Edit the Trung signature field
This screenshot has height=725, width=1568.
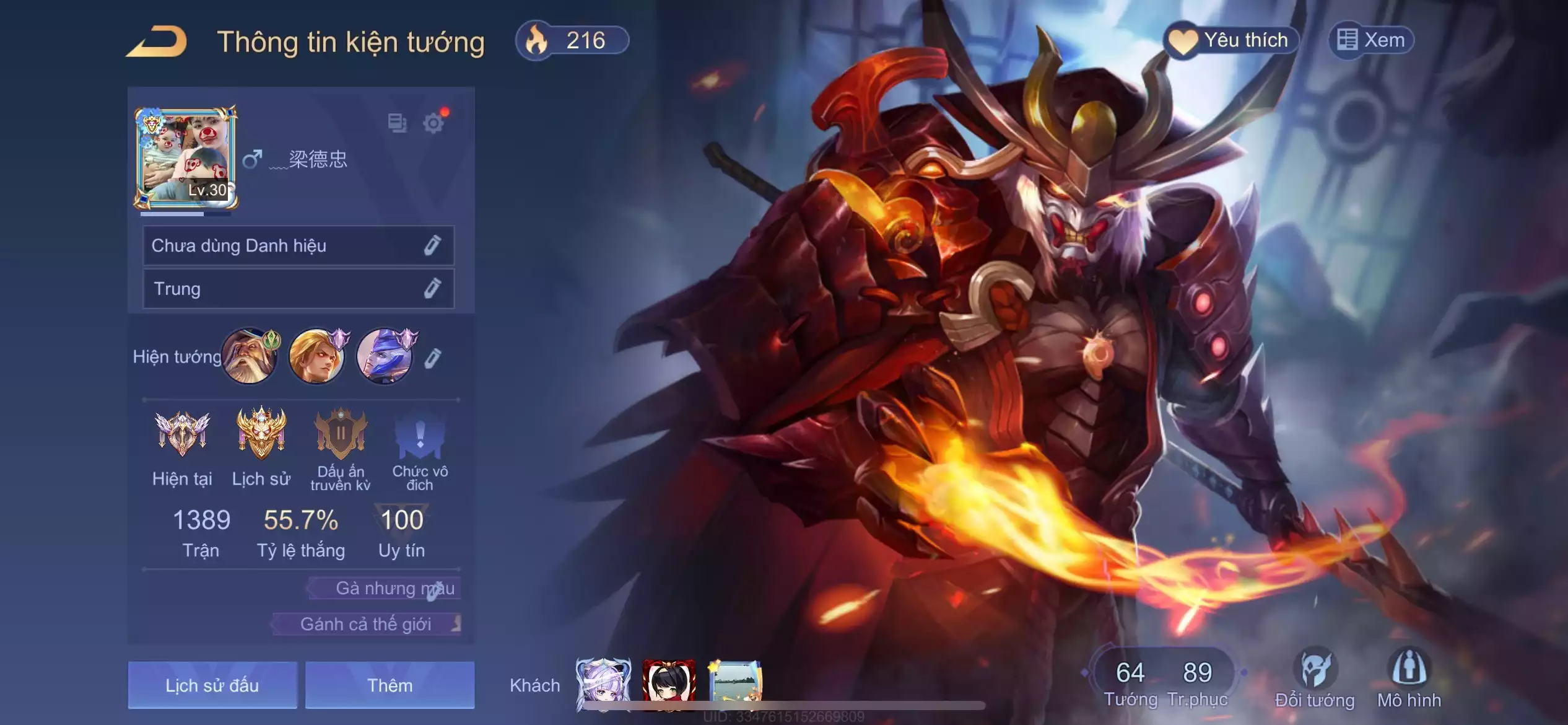pos(298,289)
